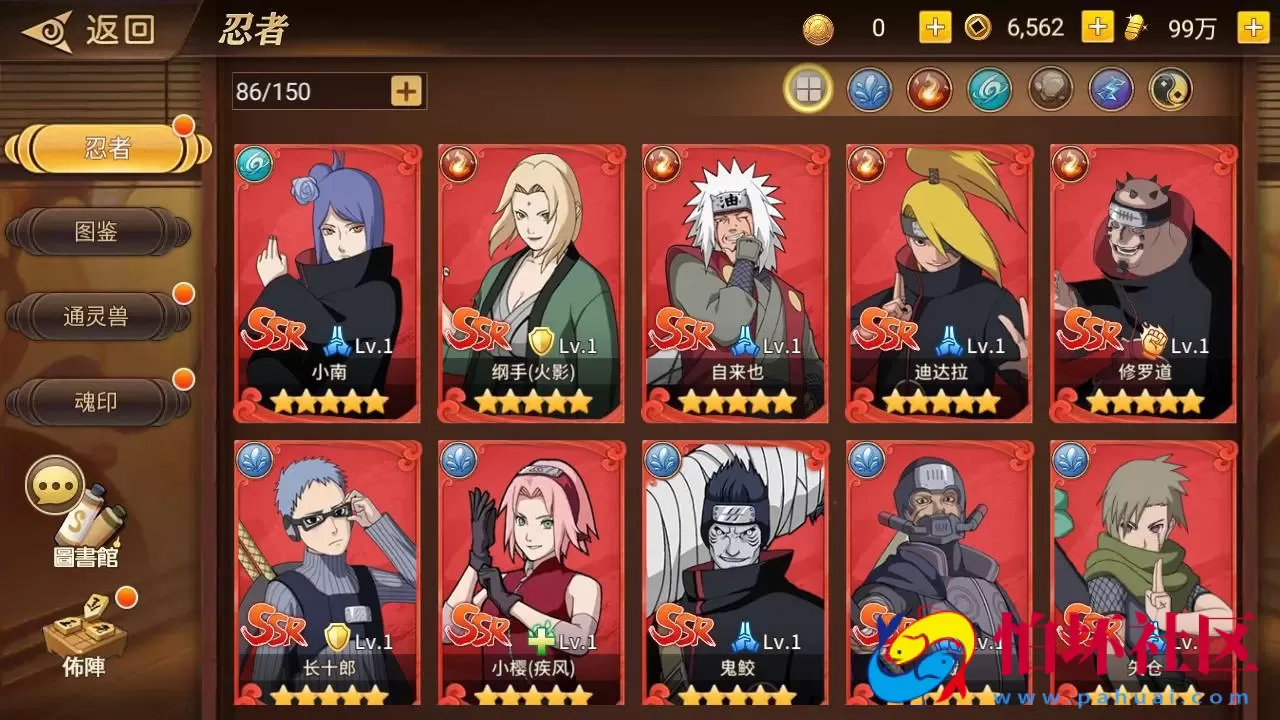Show all ninjas with the grid filter
Viewport: 1280px width, 720px height.
(808, 90)
